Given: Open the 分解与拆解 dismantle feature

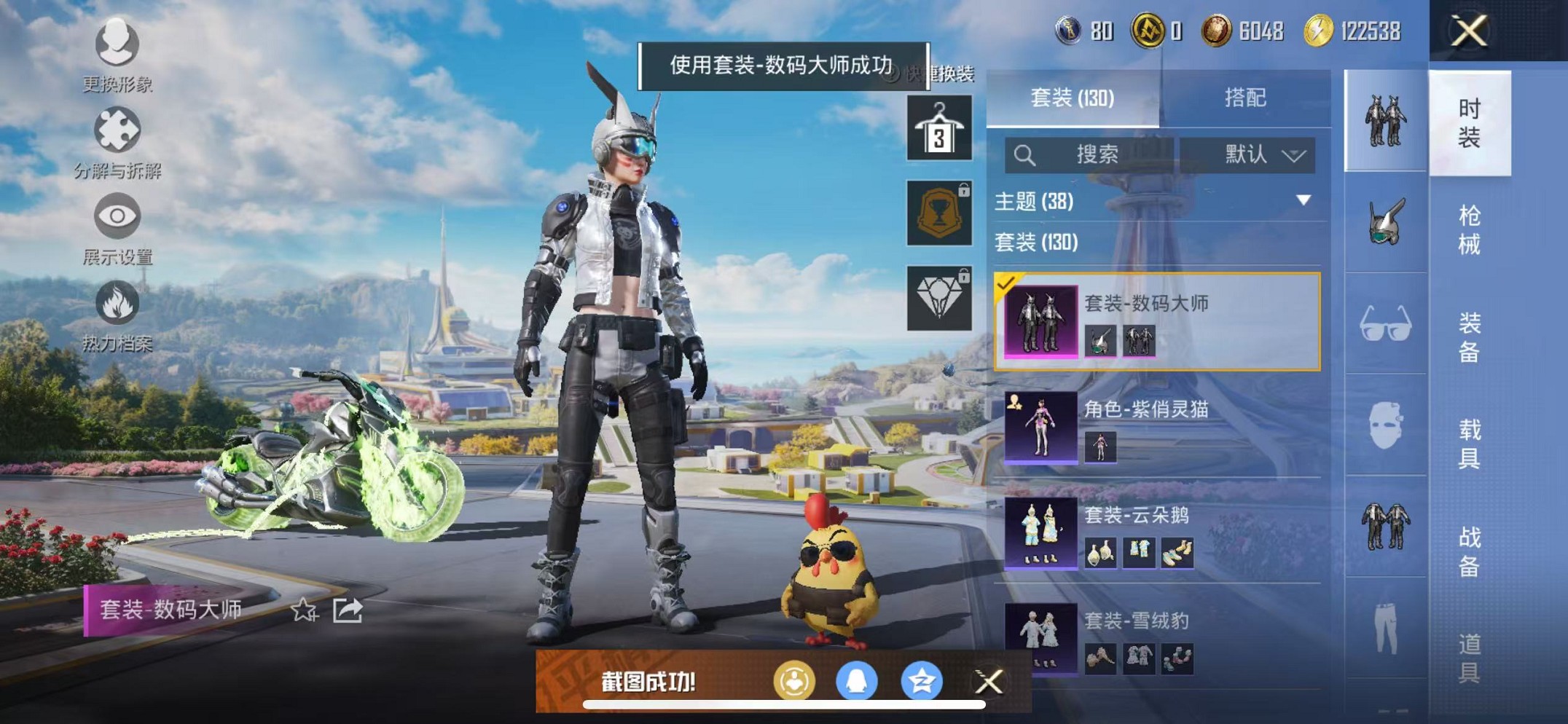Looking at the screenshot, I should 117,133.
